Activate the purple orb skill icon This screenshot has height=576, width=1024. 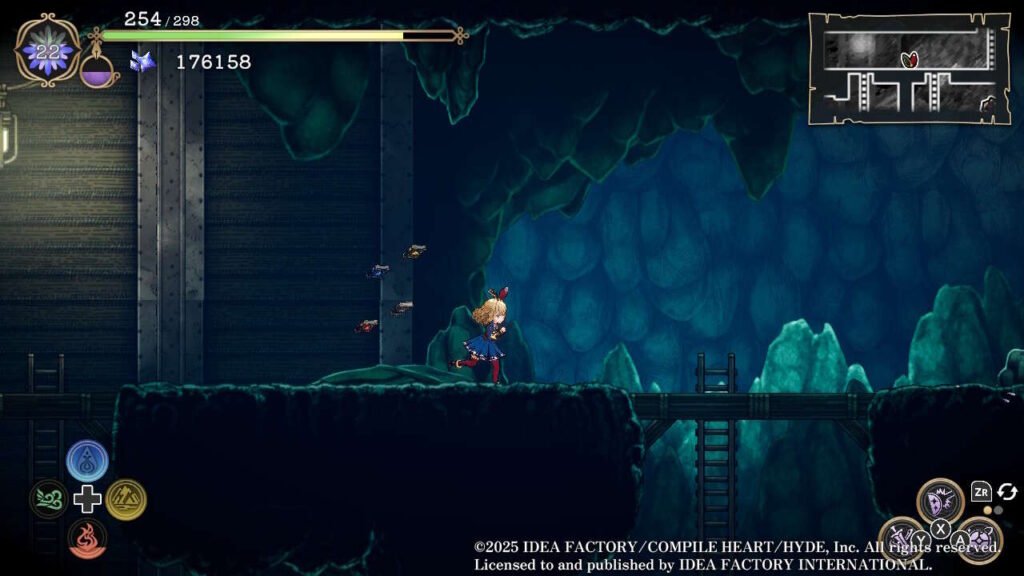(x=979, y=538)
